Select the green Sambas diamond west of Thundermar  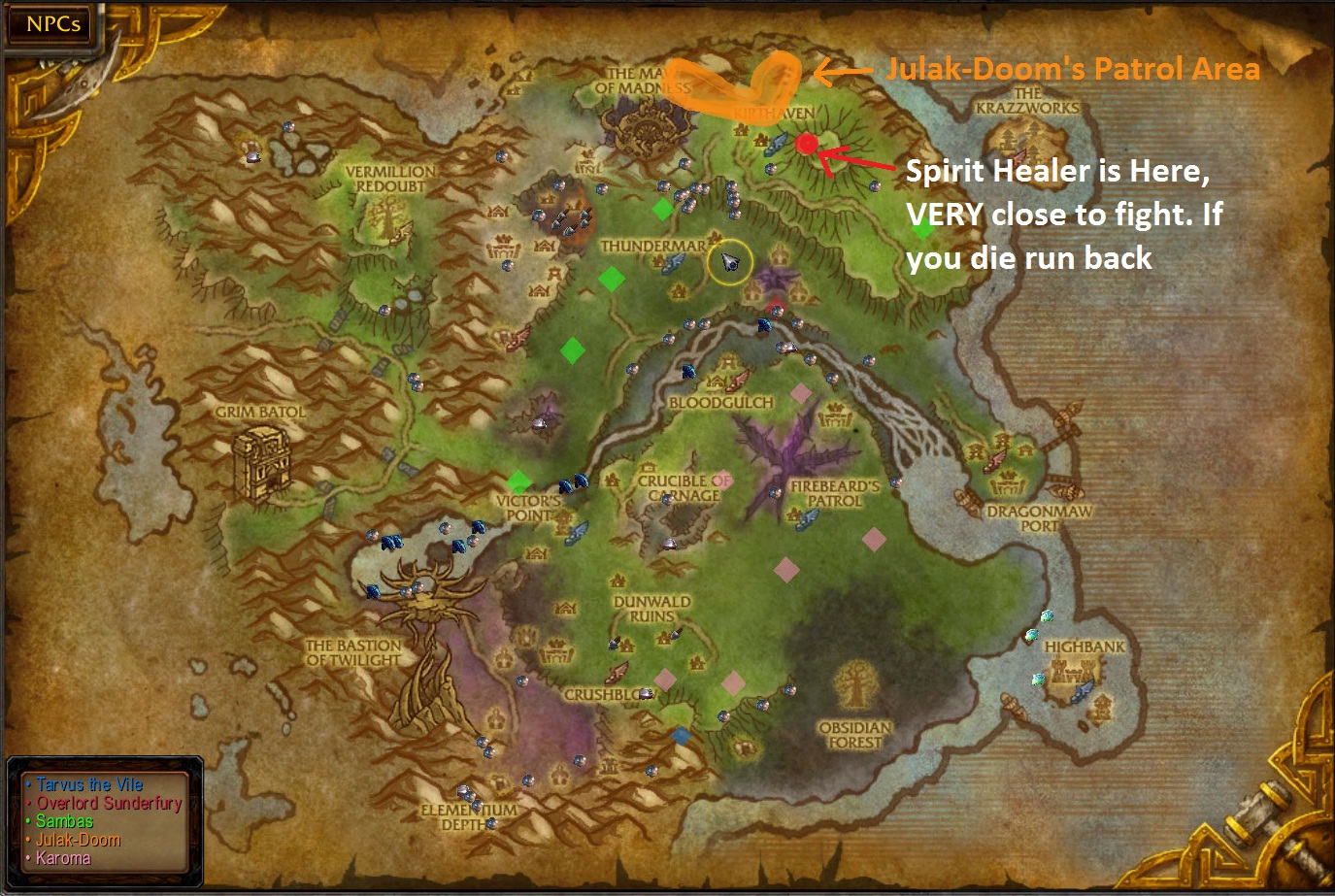click(610, 282)
